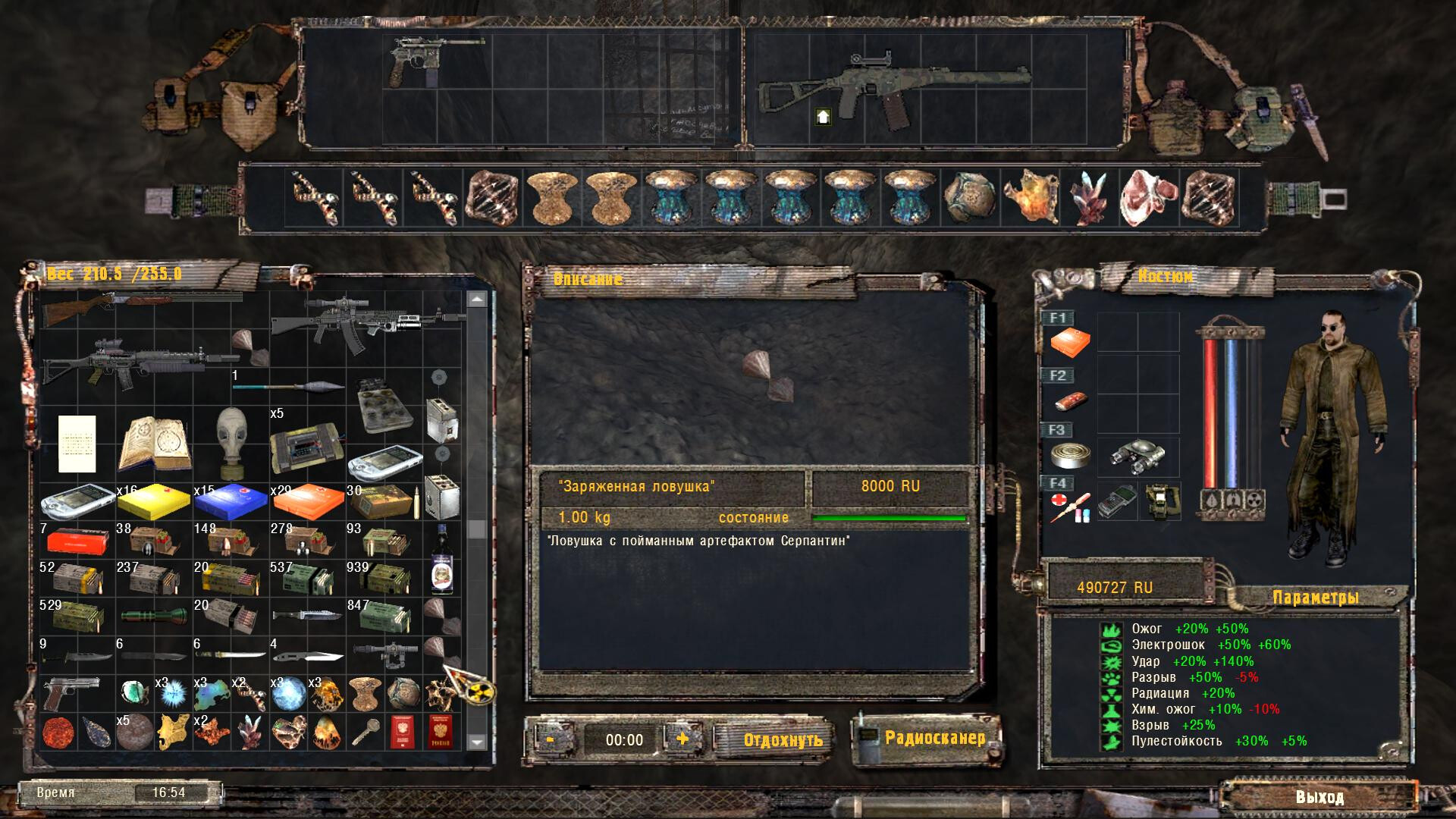Use the F1 orange medkit quick slot
1456x819 pixels.
1070,343
